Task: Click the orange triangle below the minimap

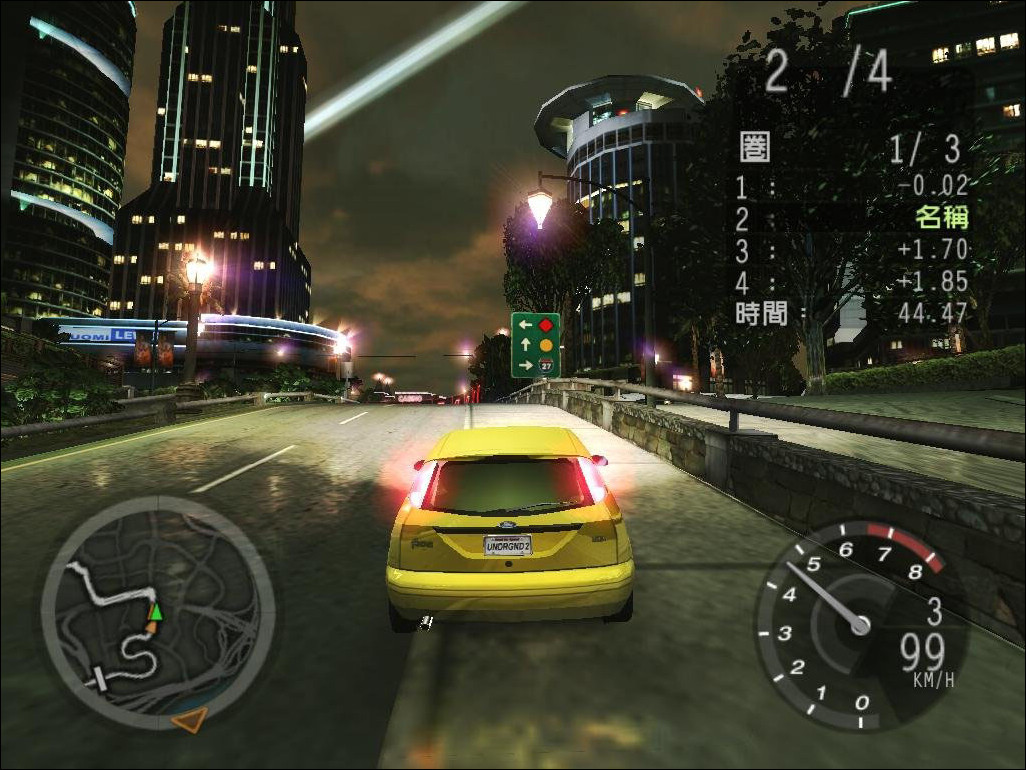Action: pos(188,717)
